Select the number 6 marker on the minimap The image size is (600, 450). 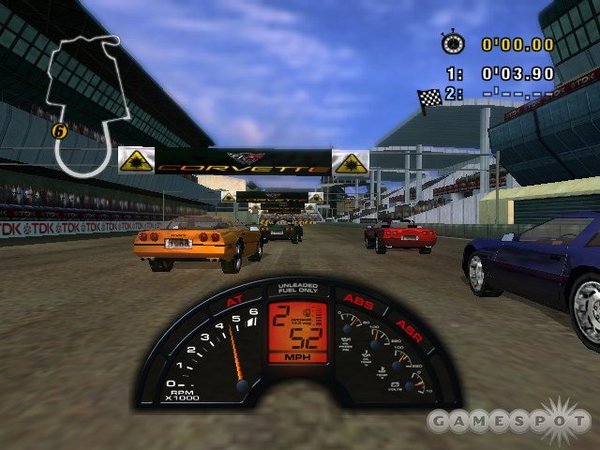(57, 130)
